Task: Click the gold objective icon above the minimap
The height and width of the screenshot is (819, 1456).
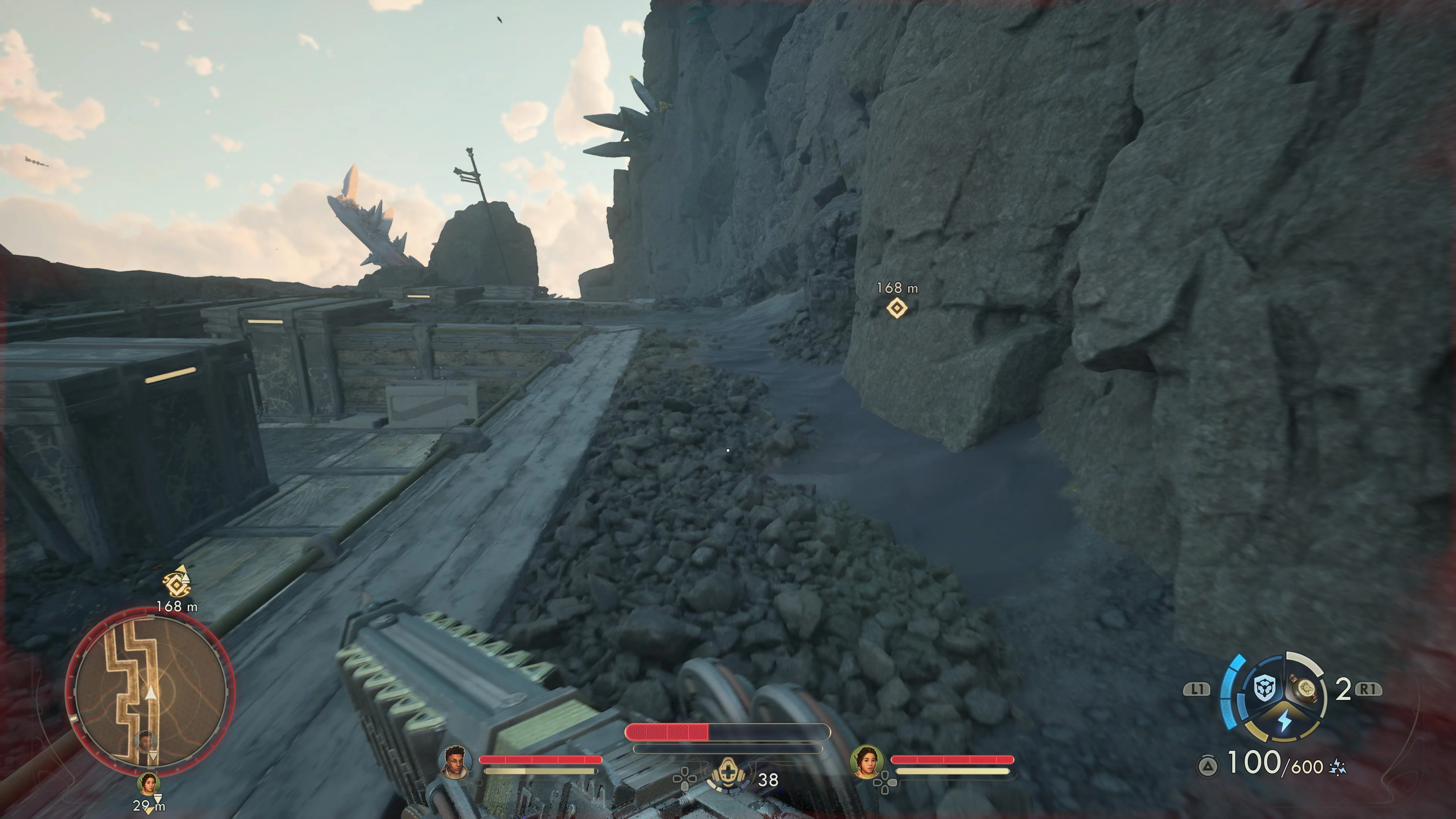Action: coord(176,584)
